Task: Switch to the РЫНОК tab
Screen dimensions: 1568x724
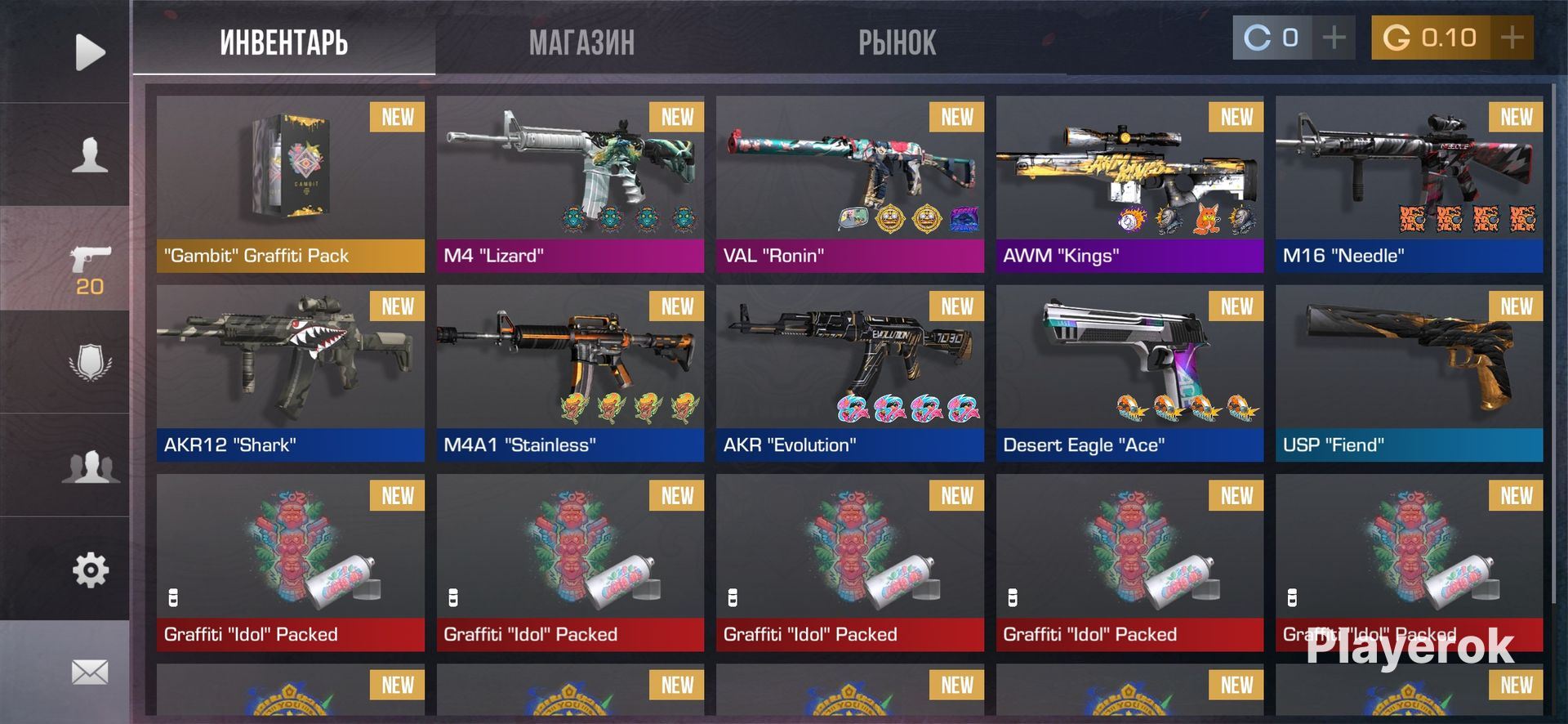Action: pos(897,42)
